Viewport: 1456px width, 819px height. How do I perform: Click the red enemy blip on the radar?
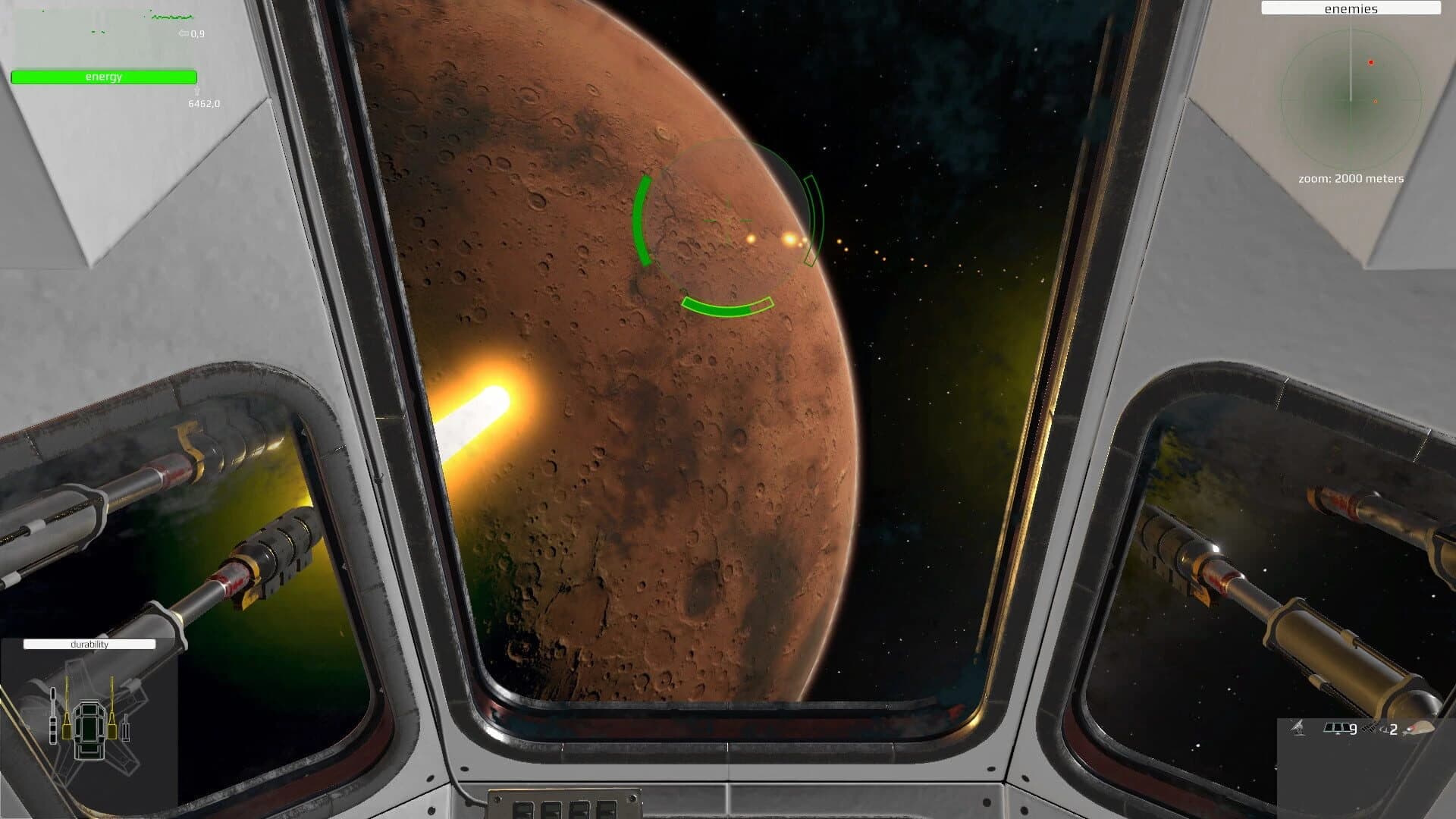click(x=1371, y=63)
